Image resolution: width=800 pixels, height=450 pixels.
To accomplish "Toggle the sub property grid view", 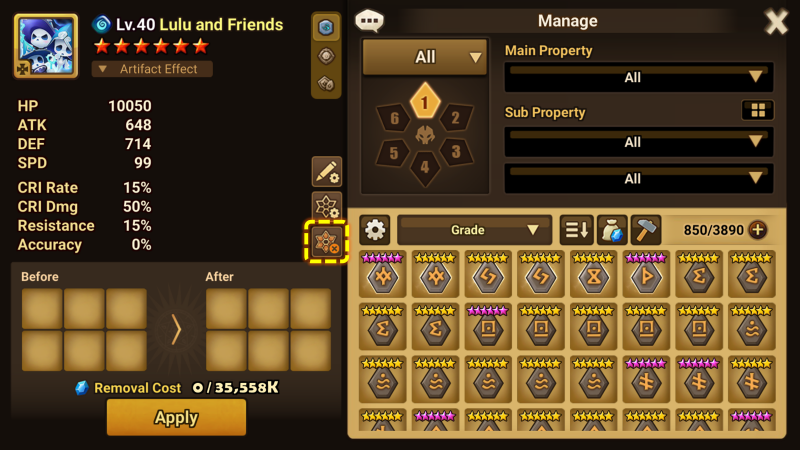I will pyautogui.click(x=757, y=110).
